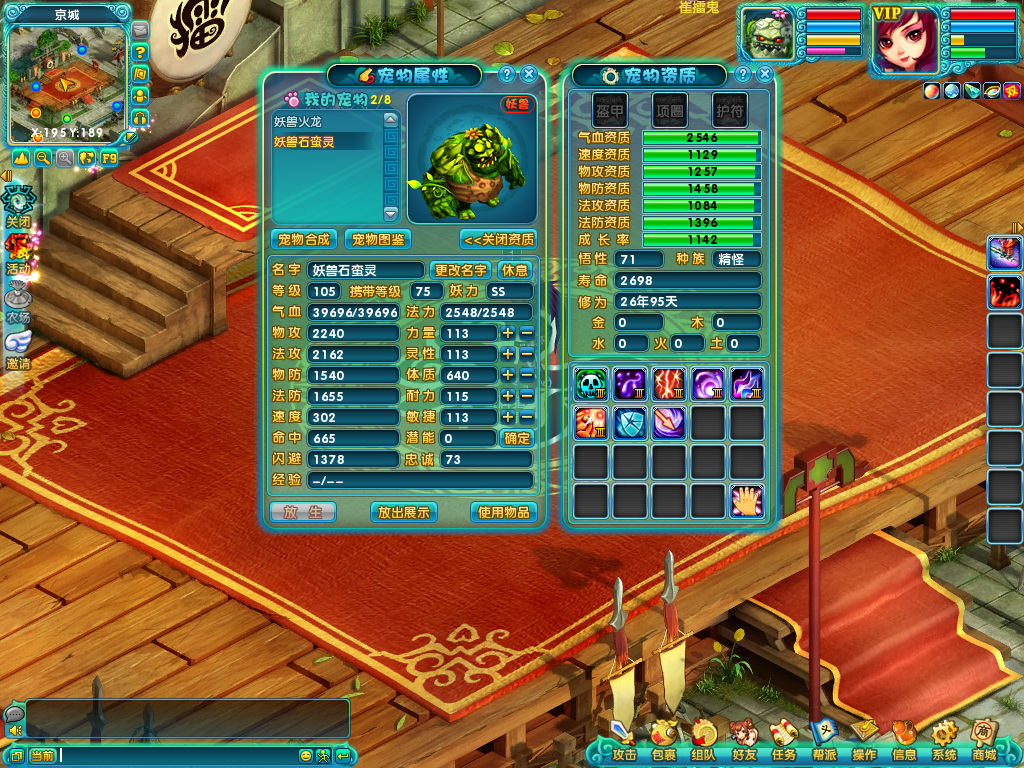
Task: Close the 宠物属性 pet attributes window
Action: click(529, 74)
